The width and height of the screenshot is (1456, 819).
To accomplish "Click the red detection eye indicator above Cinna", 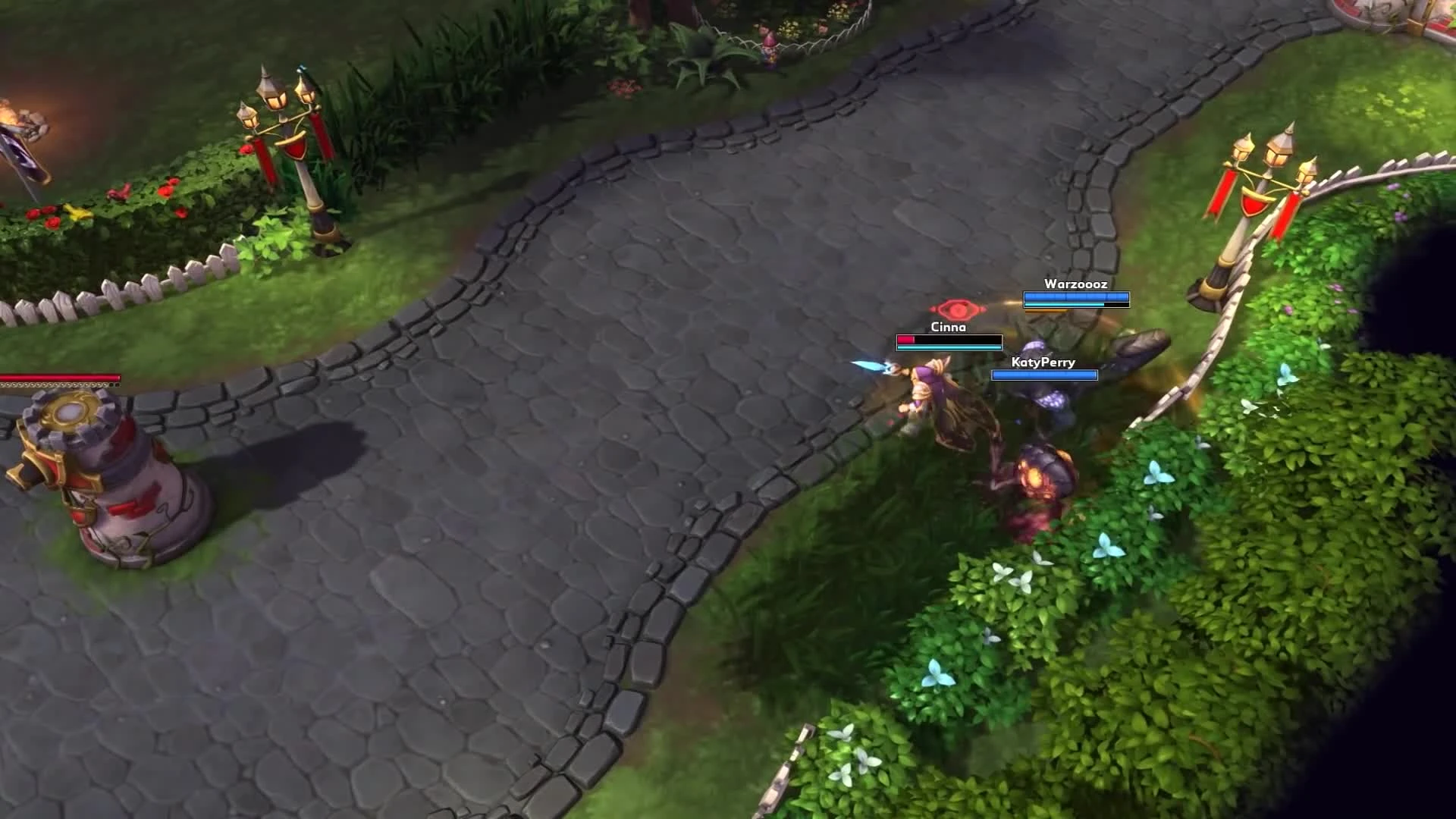I will 956,309.
